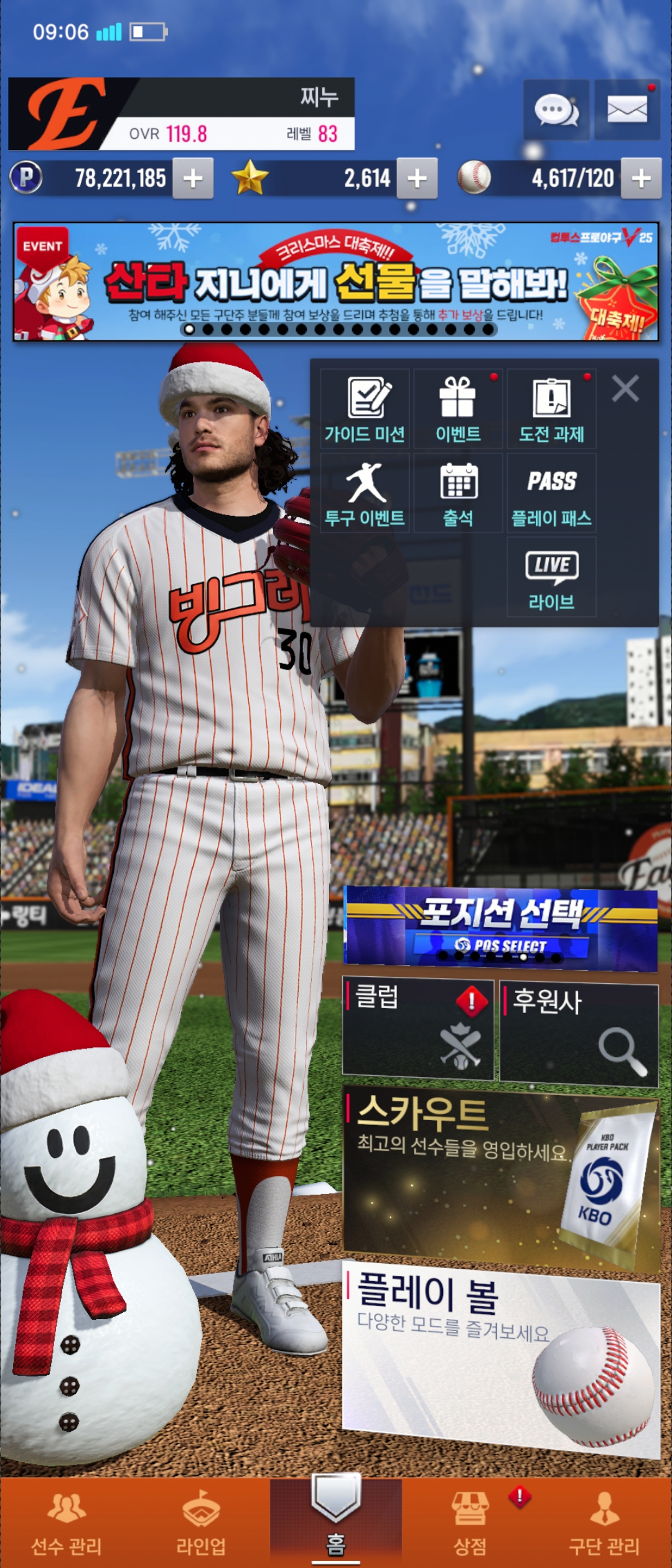Open the 플레이 패스 play pass

point(551,493)
